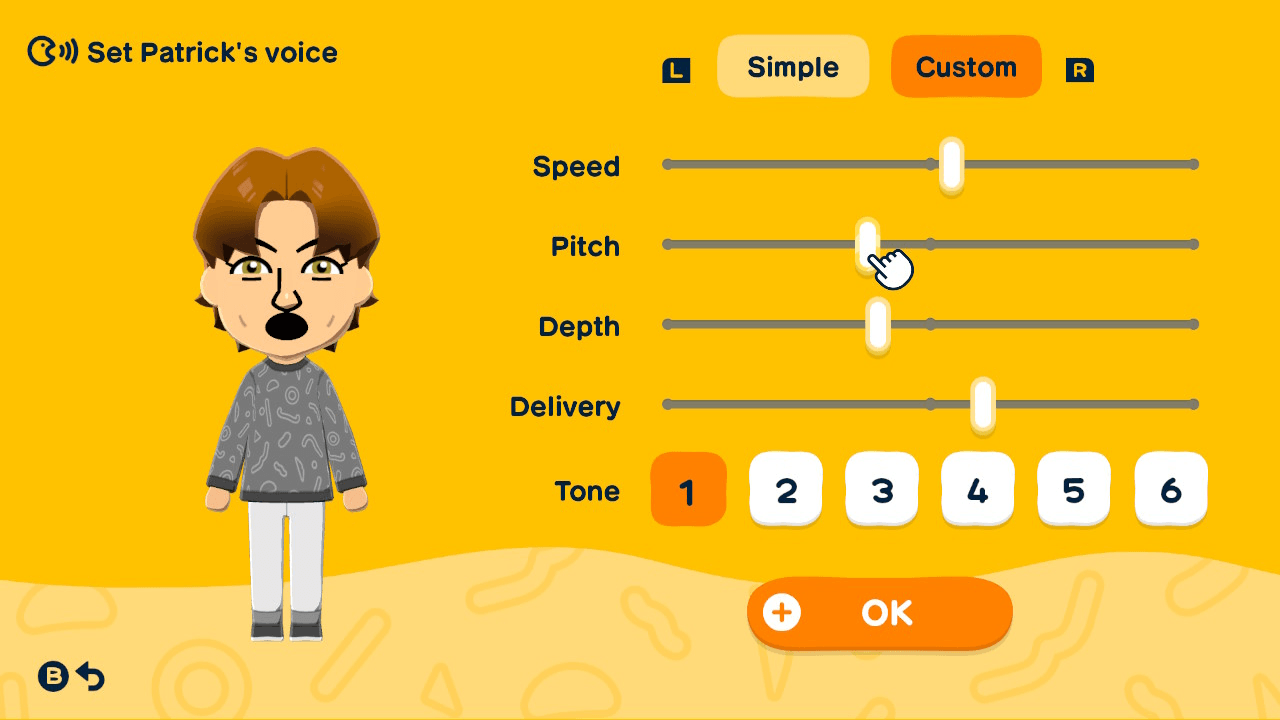This screenshot has width=1280, height=720.
Task: Click the Pitch slider handle
Action: pyautogui.click(x=866, y=243)
